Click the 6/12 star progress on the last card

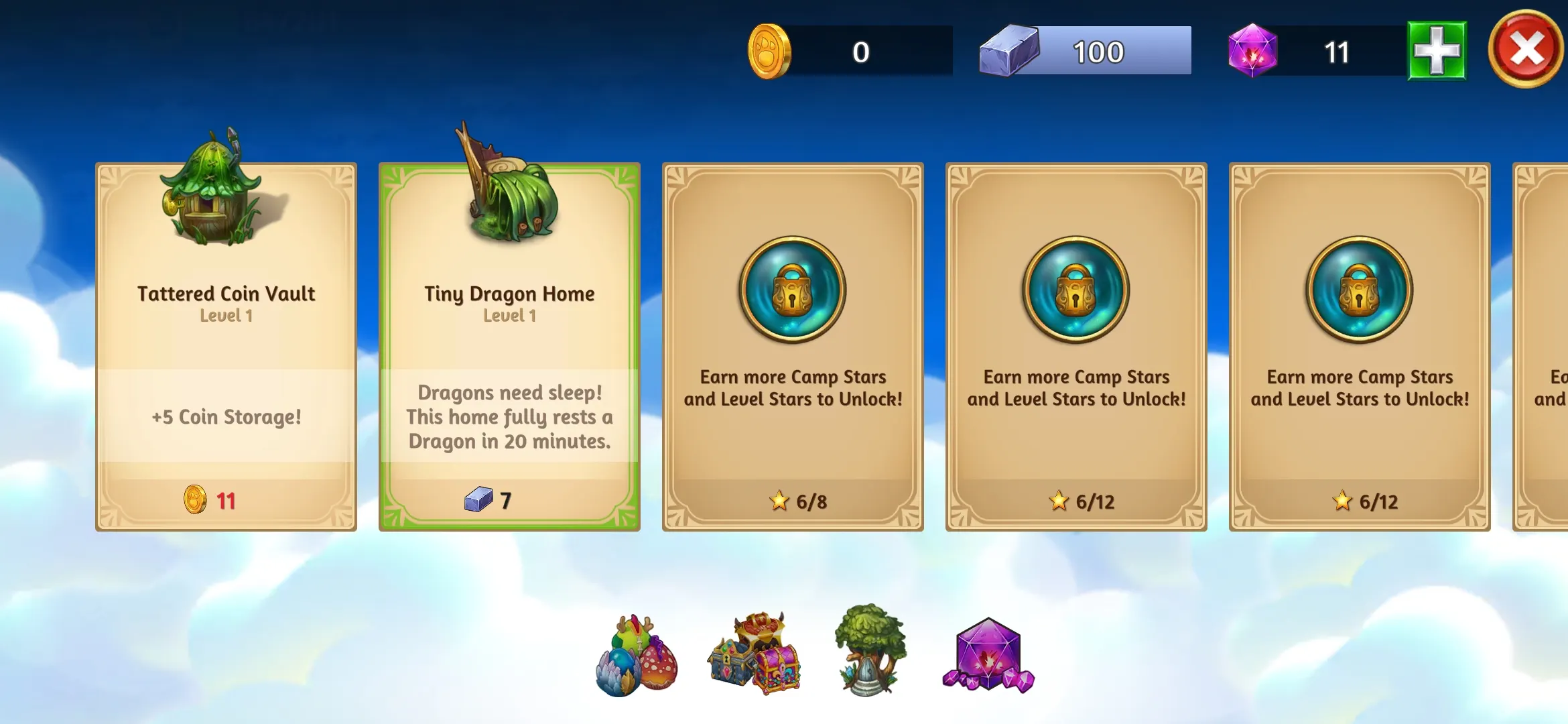(1343, 501)
